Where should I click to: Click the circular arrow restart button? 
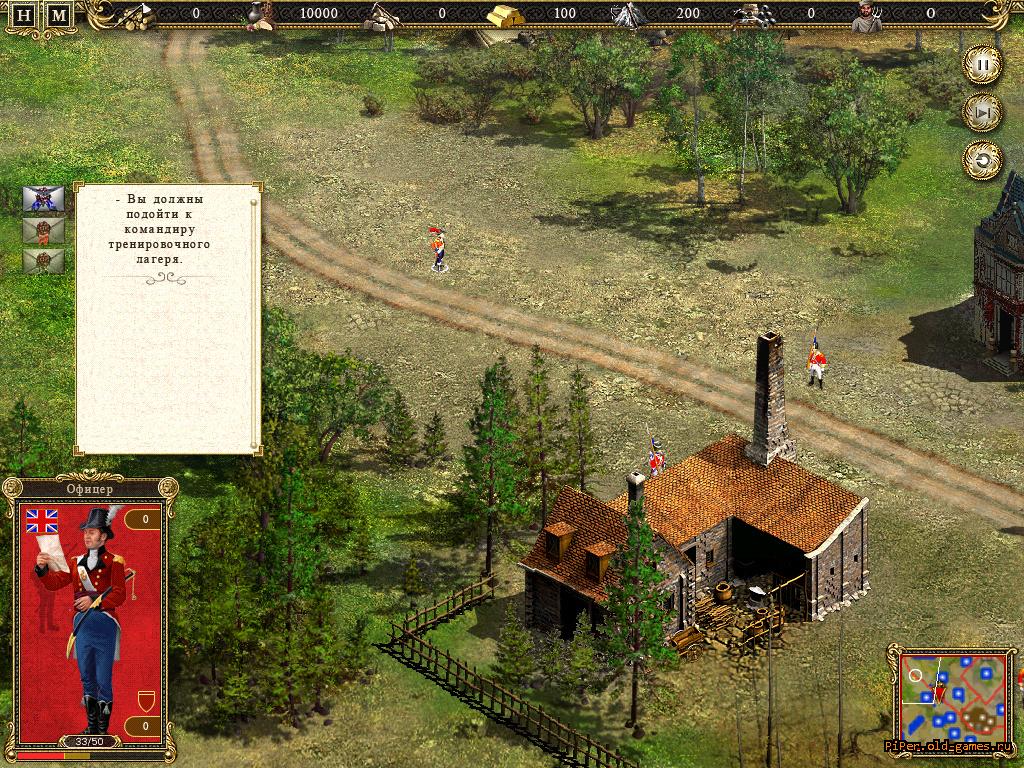tap(982, 160)
